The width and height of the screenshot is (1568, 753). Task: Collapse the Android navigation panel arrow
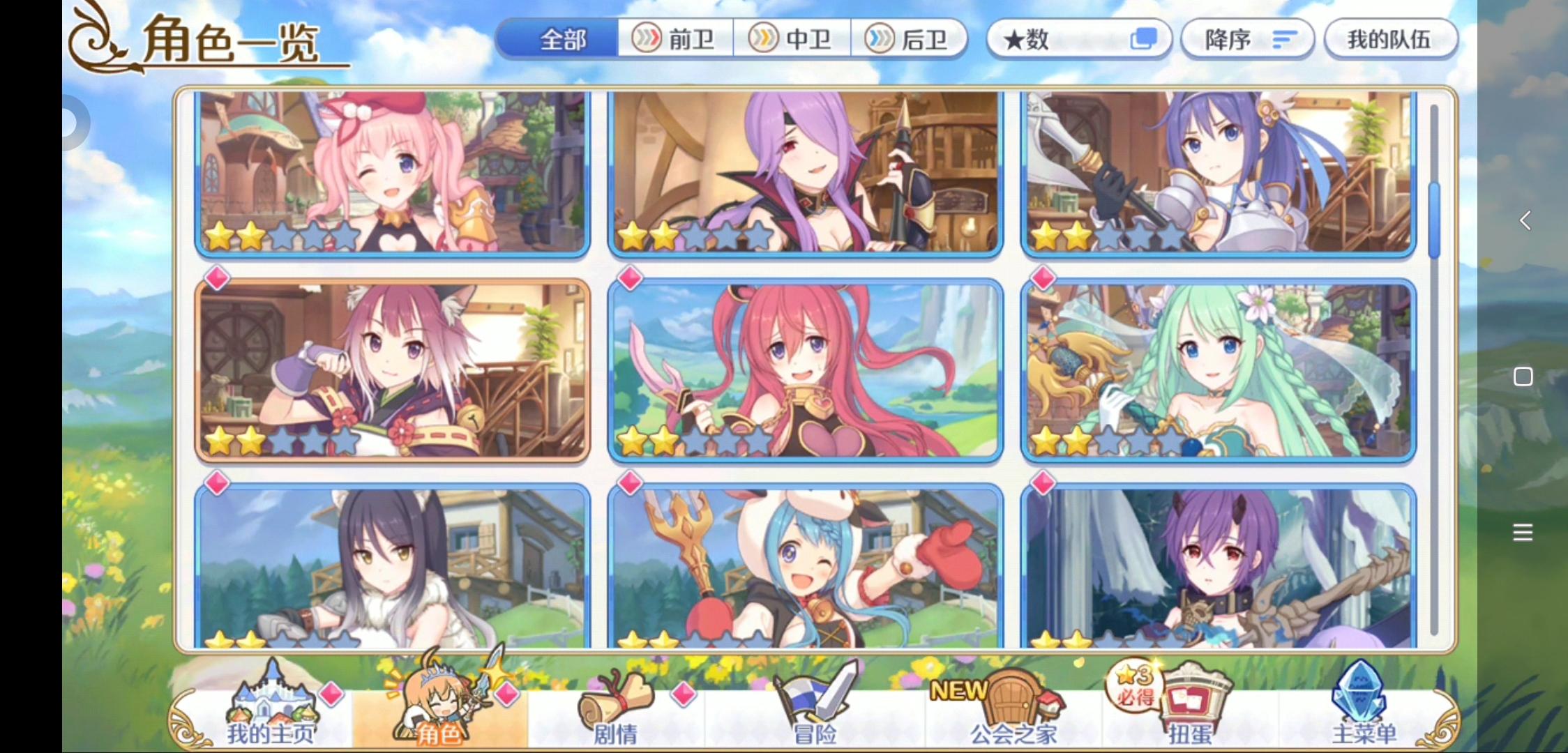click(1523, 221)
